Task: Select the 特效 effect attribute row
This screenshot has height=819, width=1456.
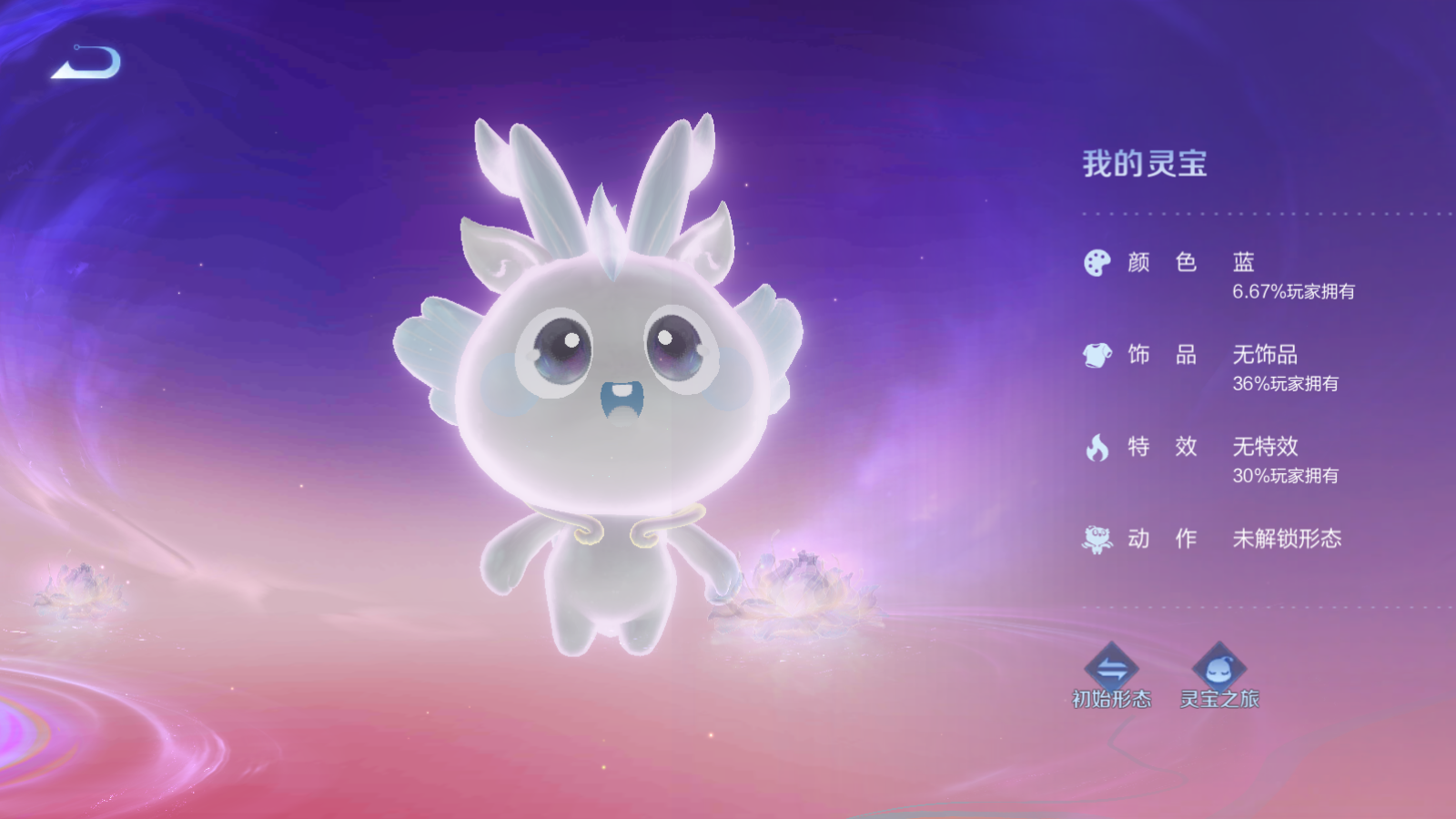Action: pyautogui.click(x=1219, y=459)
